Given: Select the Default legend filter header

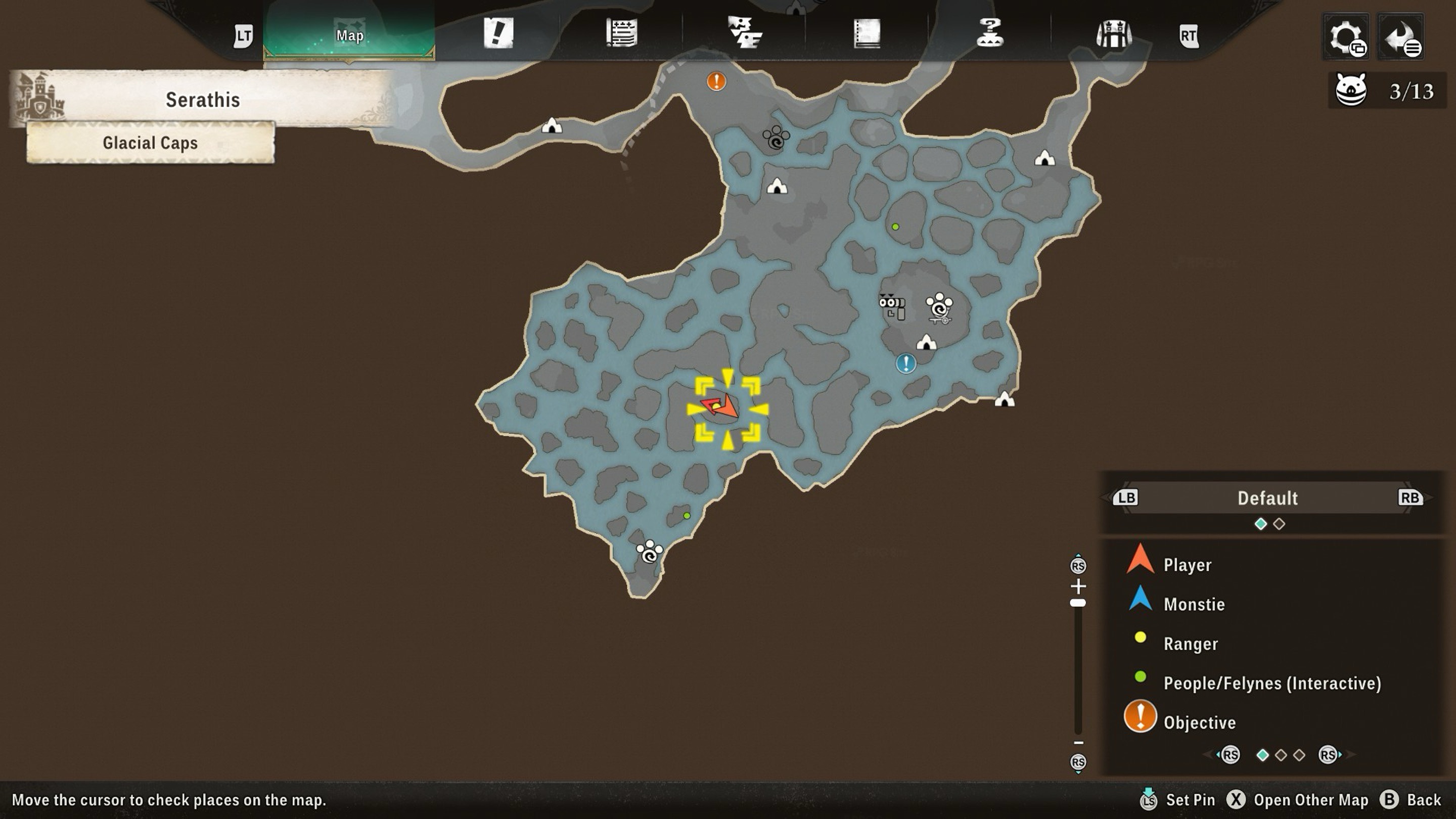Looking at the screenshot, I should [x=1267, y=498].
